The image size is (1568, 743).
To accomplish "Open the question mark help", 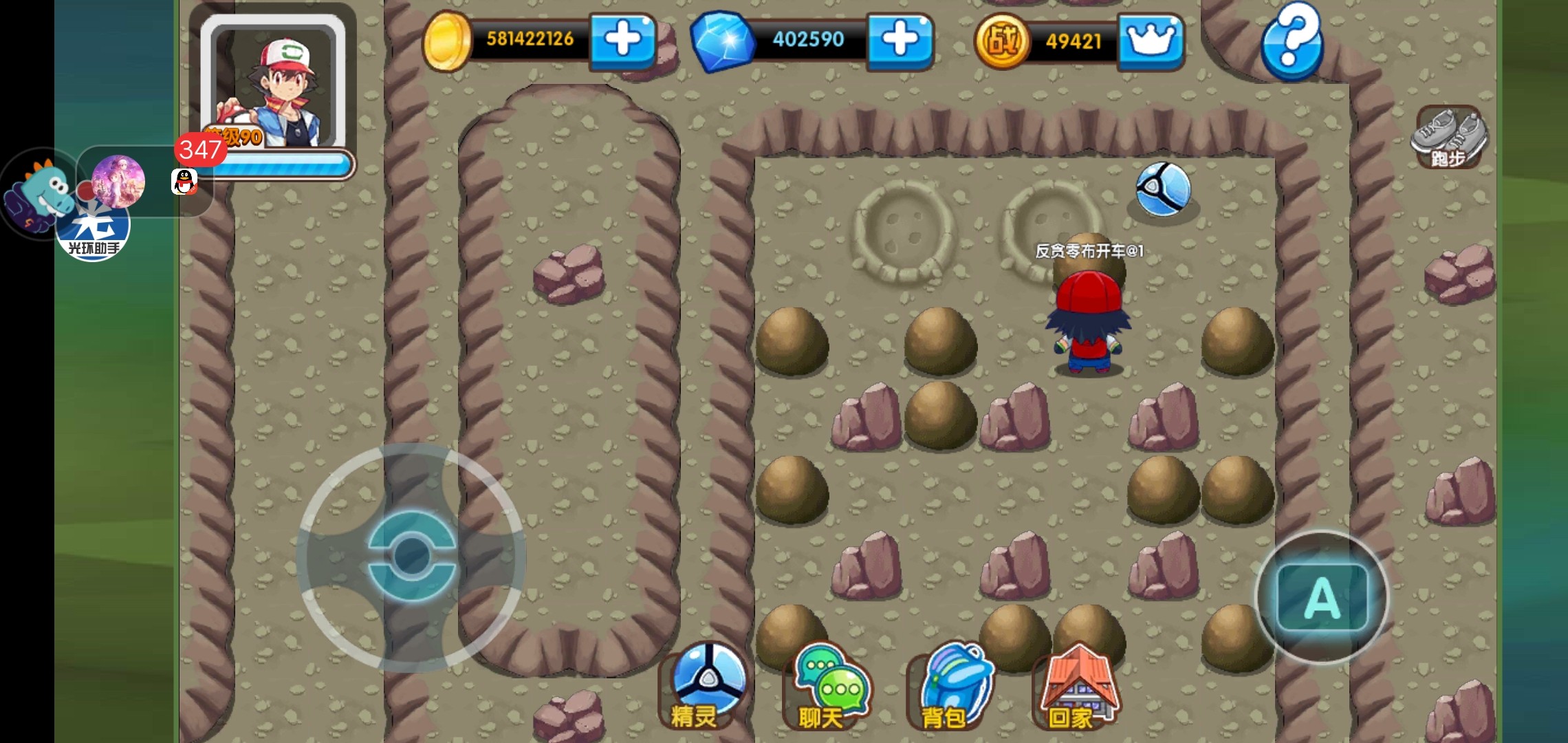I will tap(1292, 40).
